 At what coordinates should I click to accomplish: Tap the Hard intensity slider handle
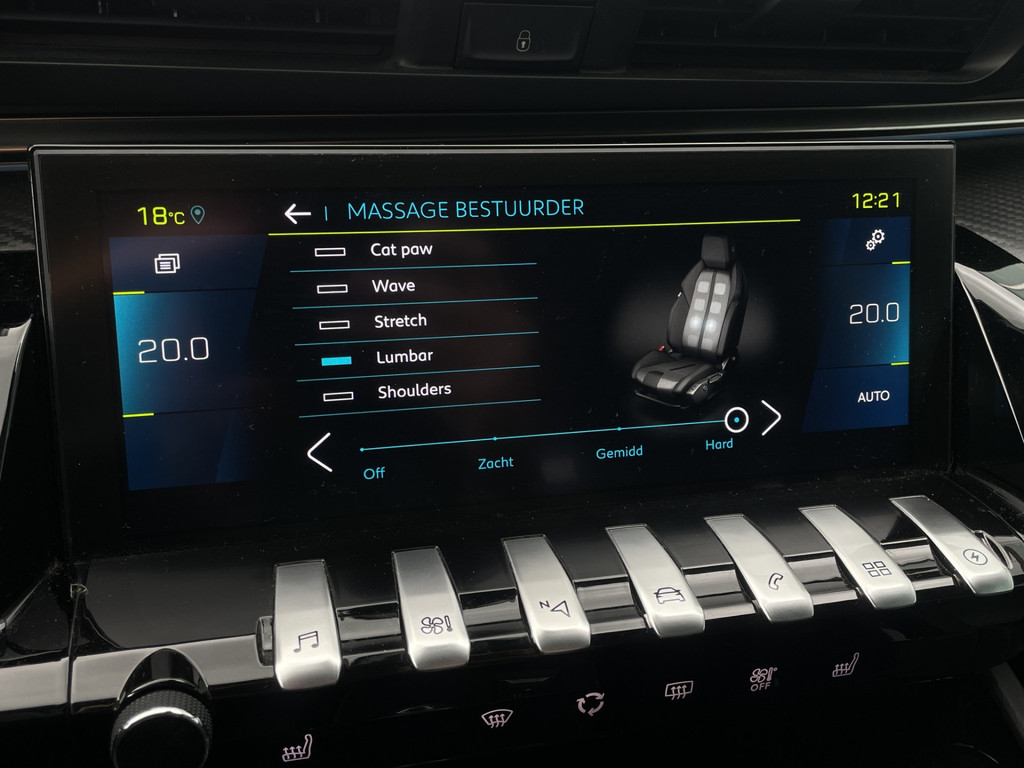[x=737, y=419]
